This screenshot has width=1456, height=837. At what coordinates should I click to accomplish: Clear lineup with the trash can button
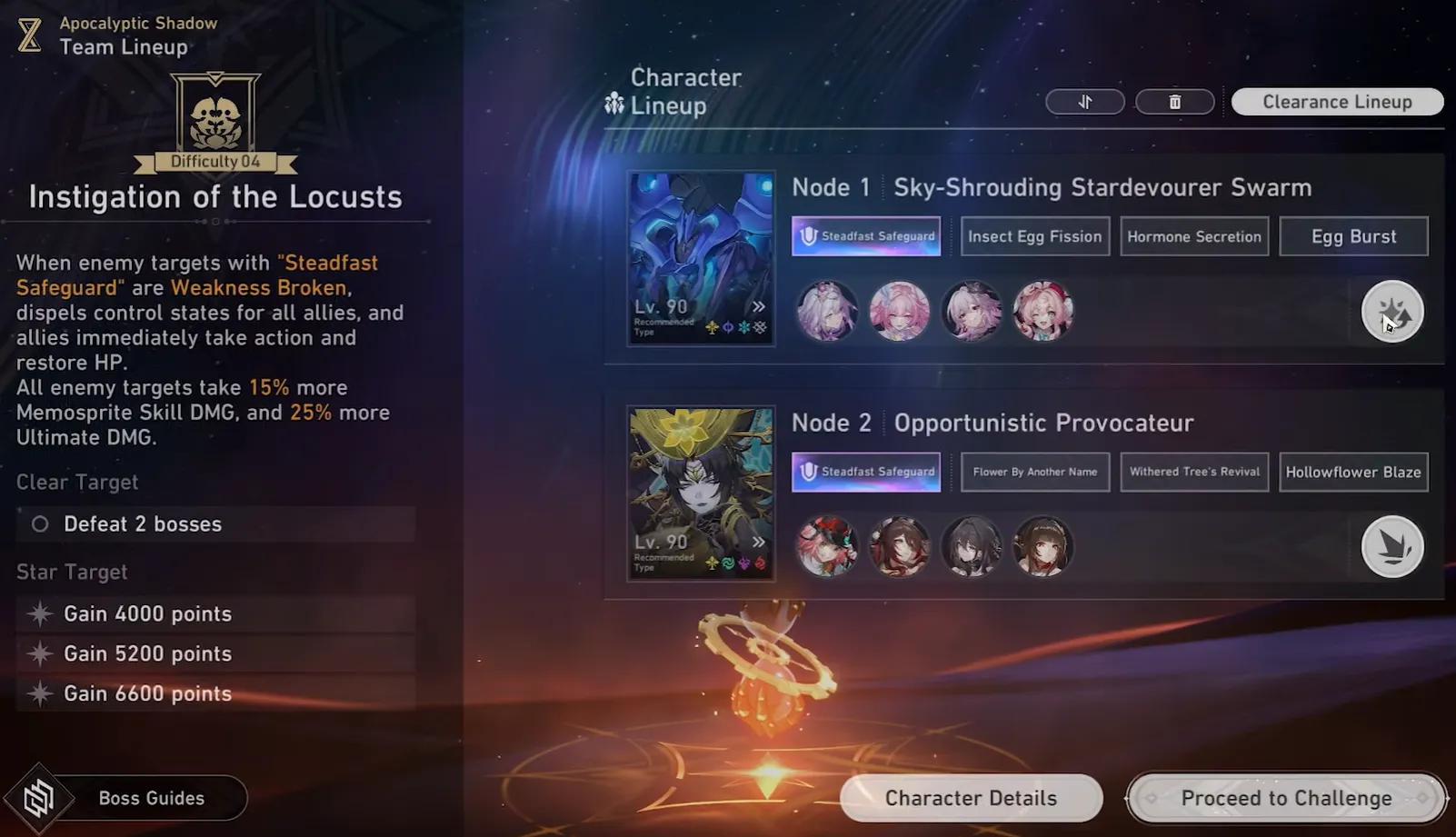[1174, 102]
